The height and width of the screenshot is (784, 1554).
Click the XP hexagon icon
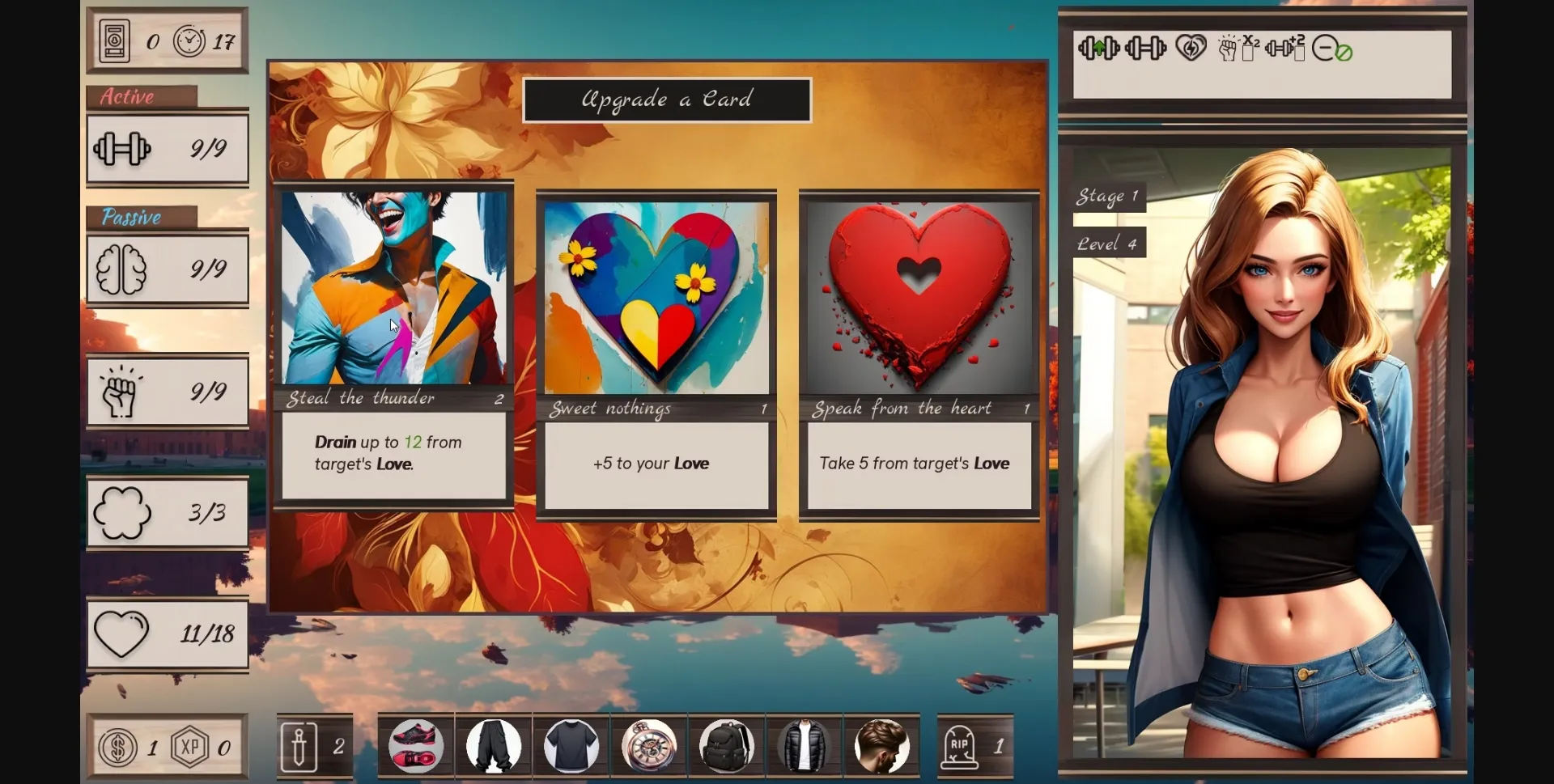(191, 748)
